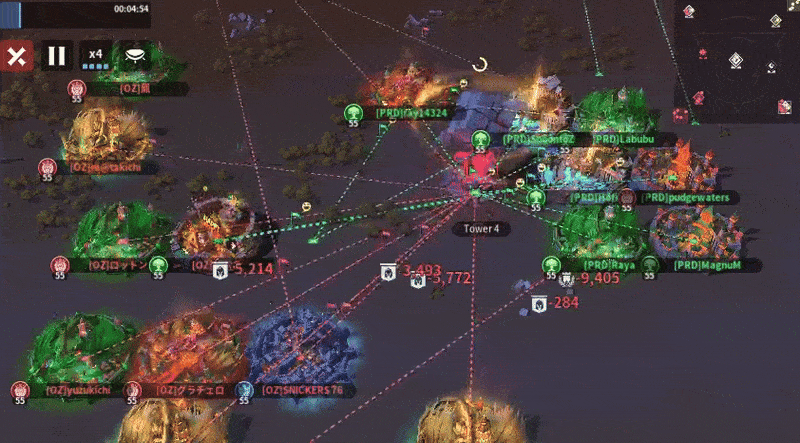Pause the battle replay
This screenshot has width=800, height=443.
pos(56,55)
